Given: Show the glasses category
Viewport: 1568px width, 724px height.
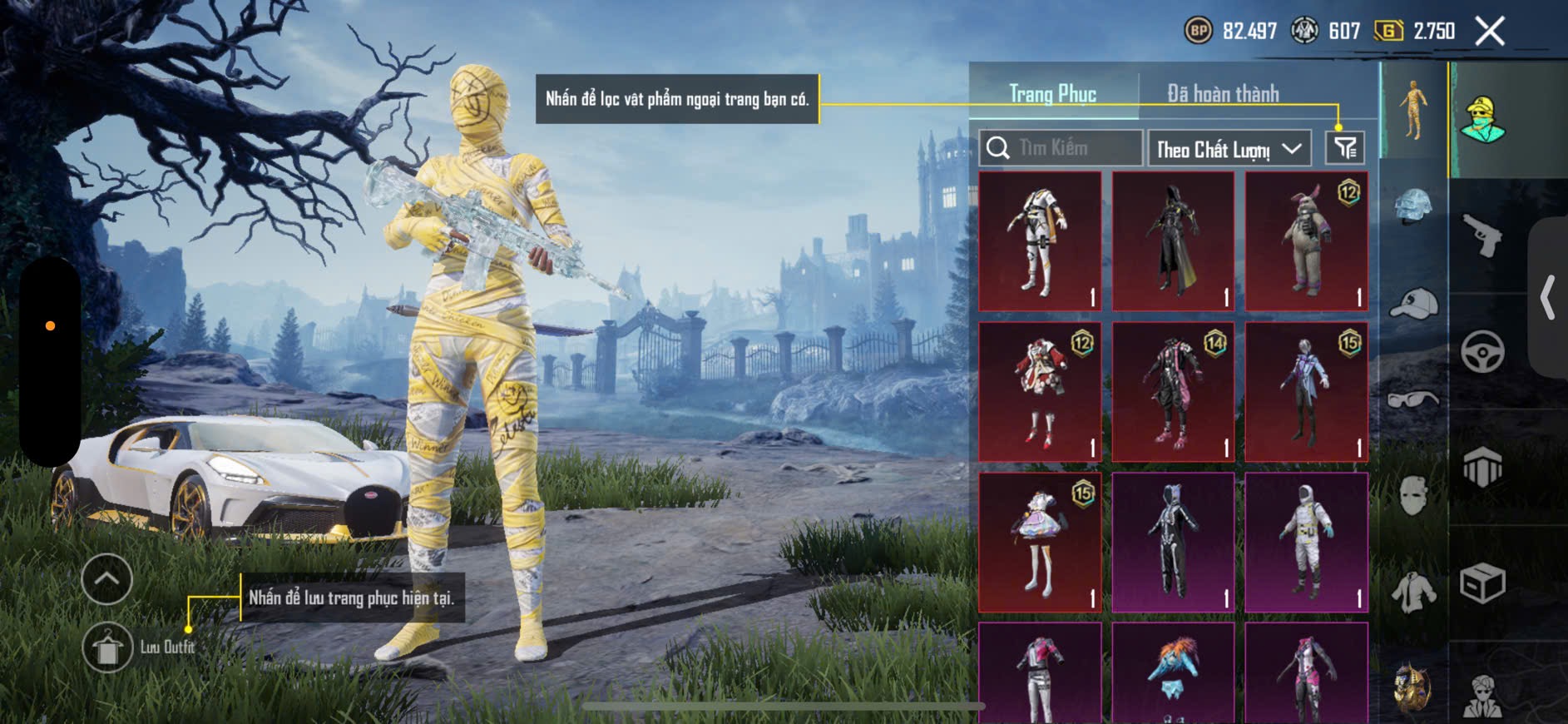Looking at the screenshot, I should [x=1413, y=400].
